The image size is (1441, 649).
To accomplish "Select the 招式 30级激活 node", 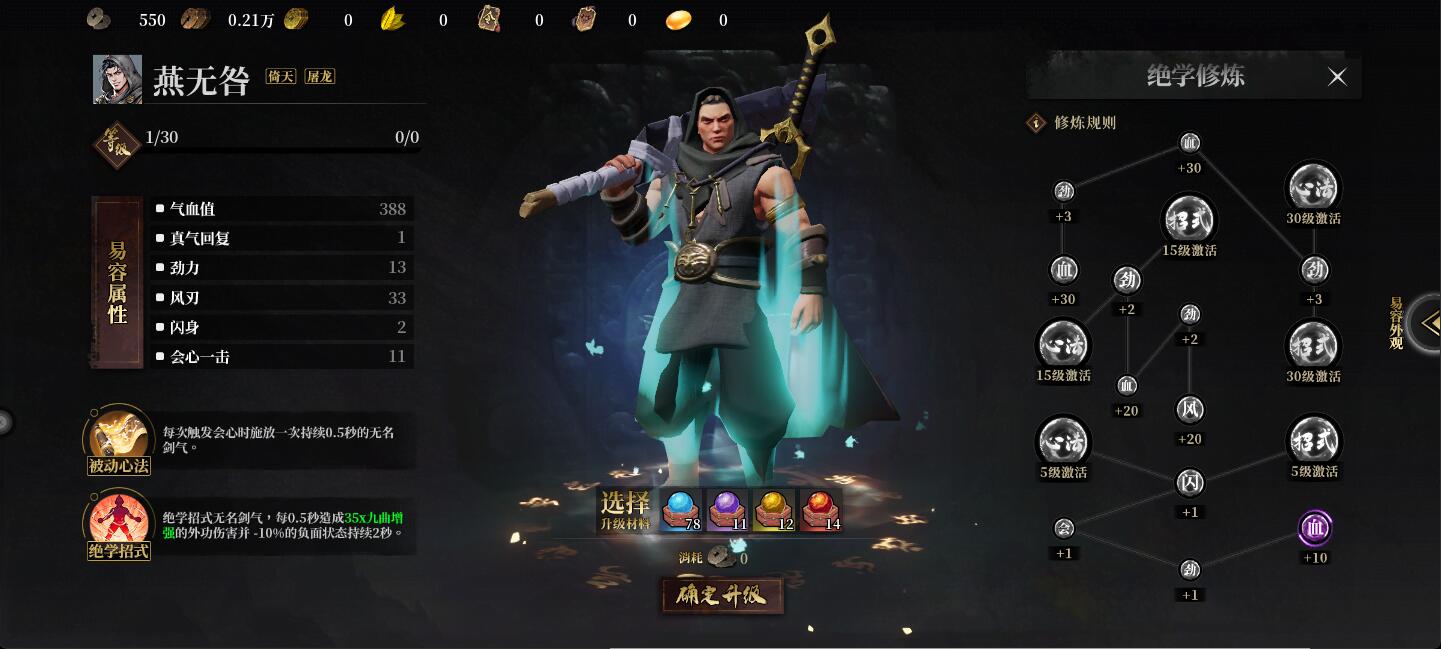I will (1313, 346).
